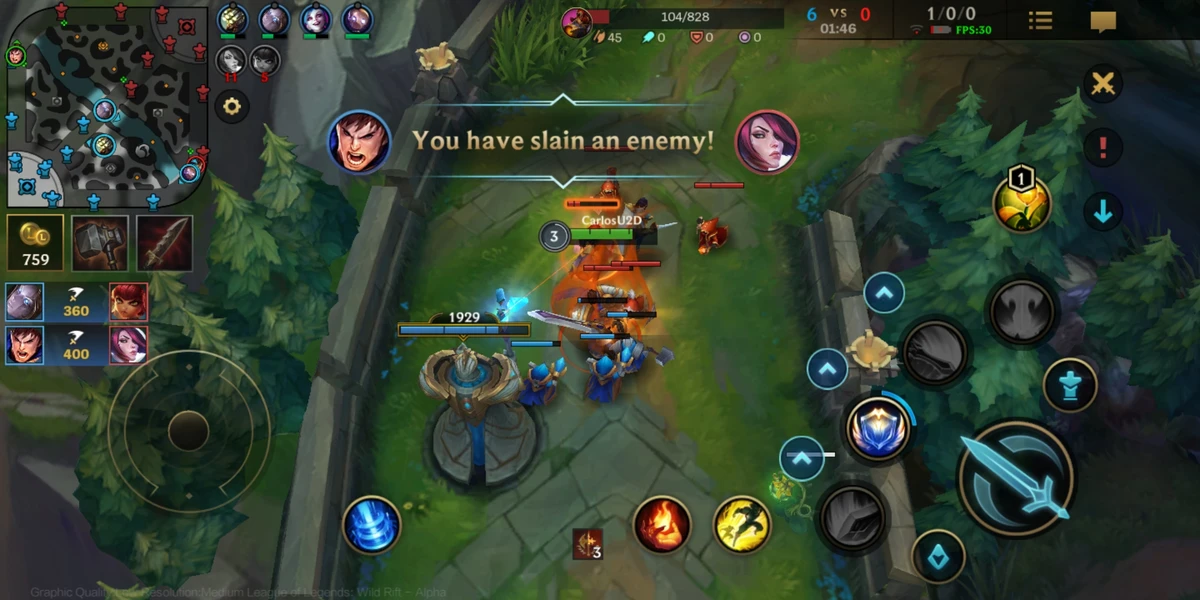
Task: Send the red exclamation danger ping
Action: click(1103, 148)
